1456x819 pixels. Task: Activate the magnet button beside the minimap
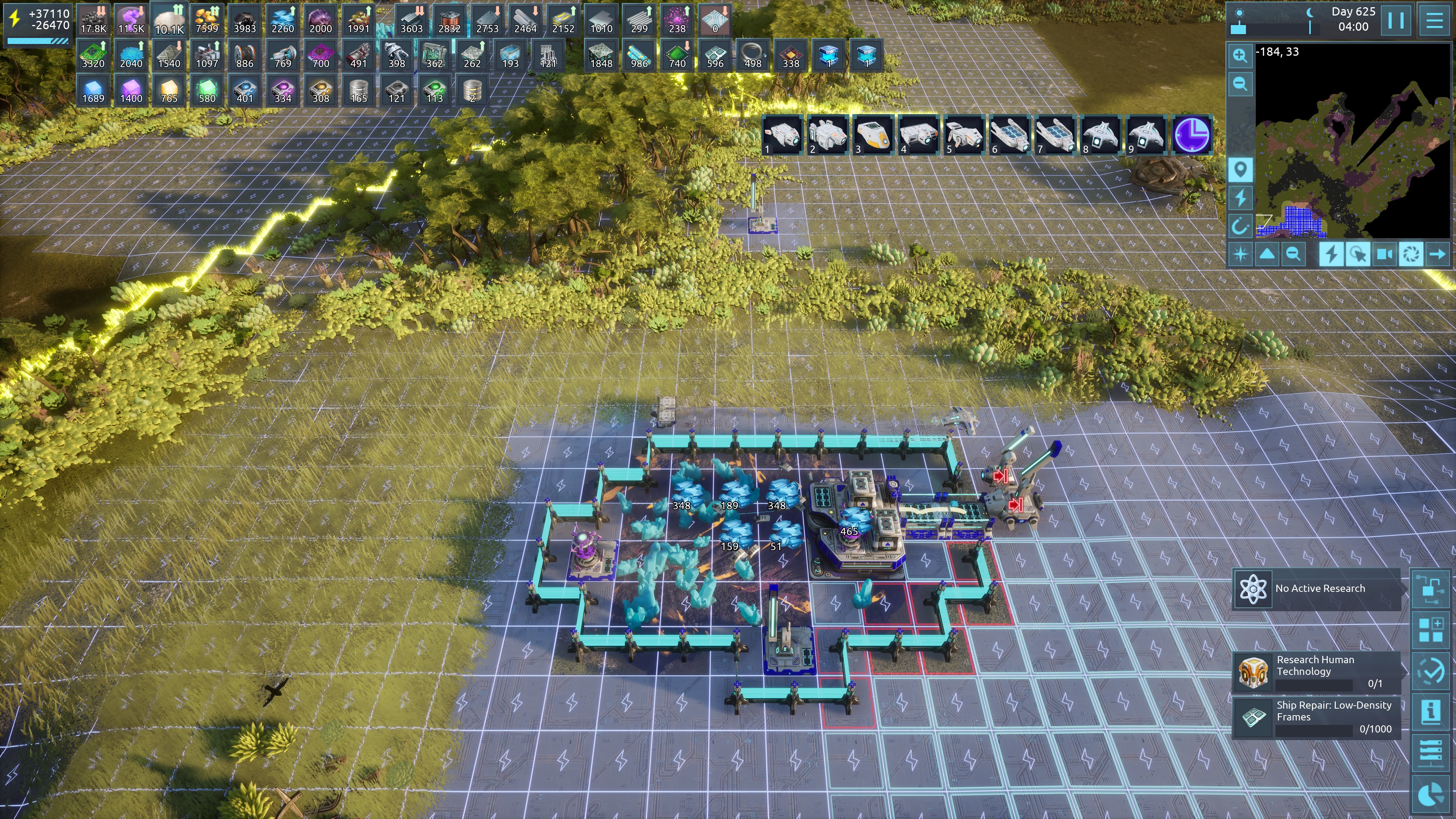click(1240, 227)
